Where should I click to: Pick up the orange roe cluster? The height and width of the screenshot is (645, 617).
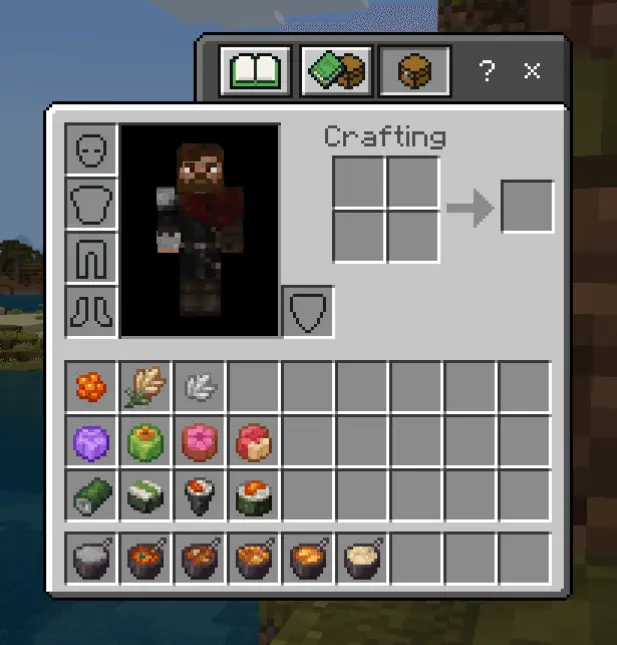(92, 387)
